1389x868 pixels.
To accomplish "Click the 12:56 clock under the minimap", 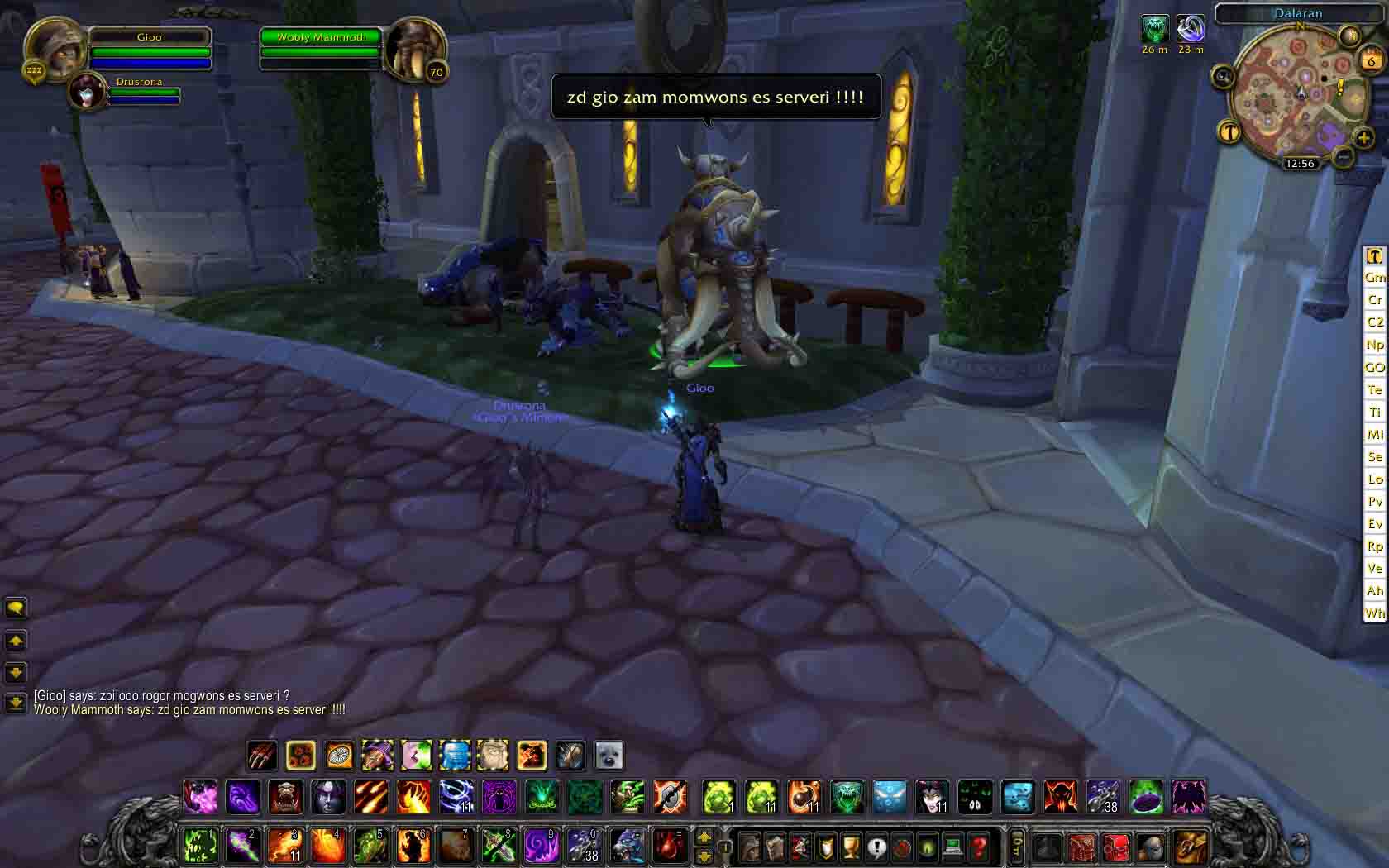I will pos(1300,163).
